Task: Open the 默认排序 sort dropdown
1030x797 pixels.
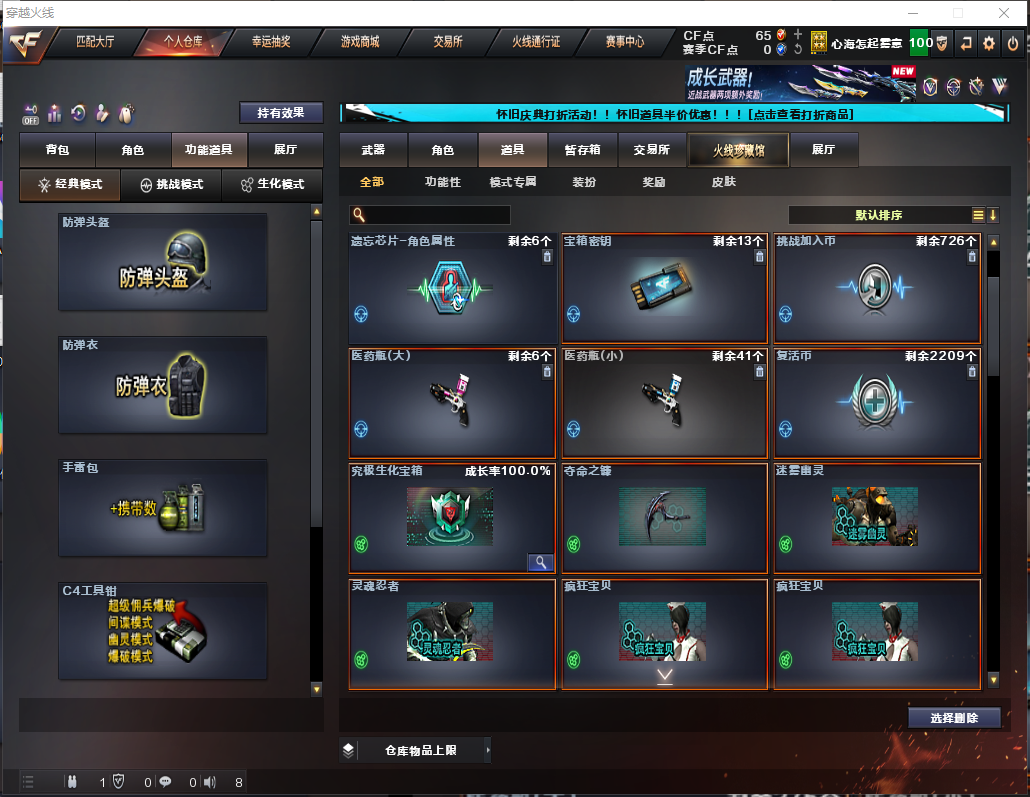Action: pos(878,215)
